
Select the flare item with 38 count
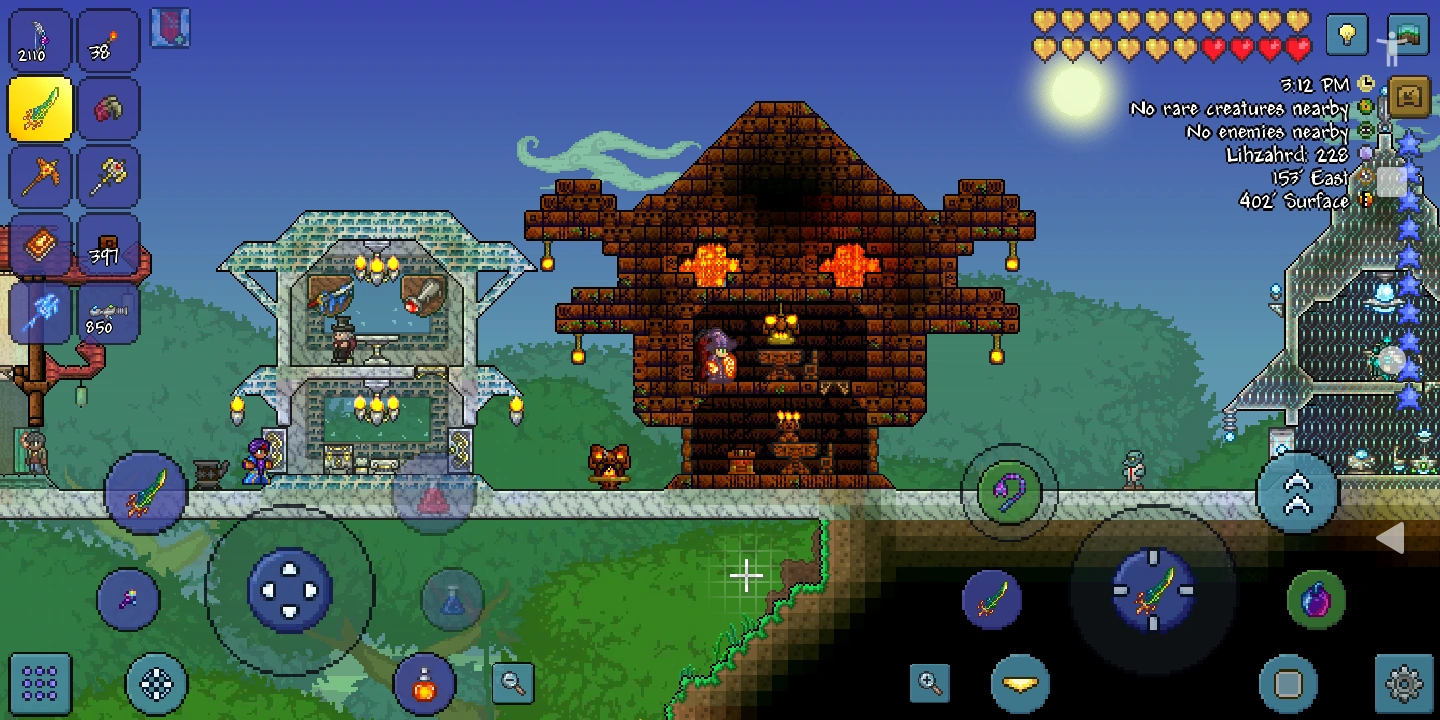pyautogui.click(x=108, y=40)
